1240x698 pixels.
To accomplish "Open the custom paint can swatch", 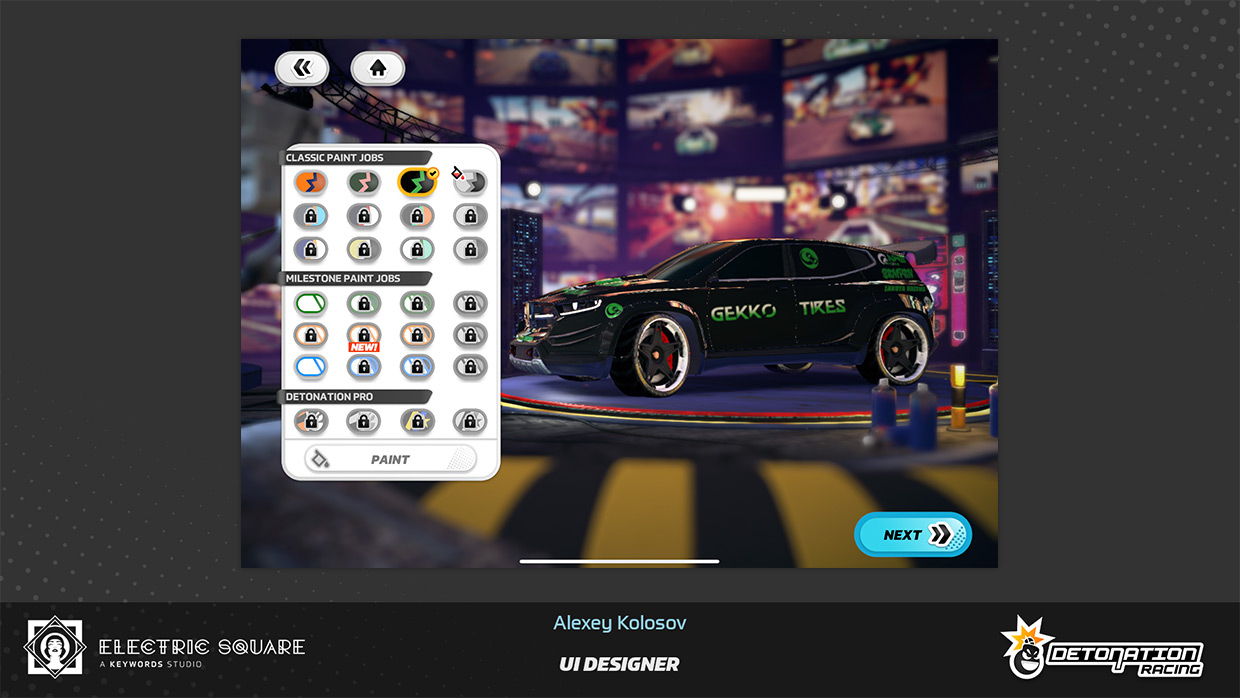I will [469, 181].
